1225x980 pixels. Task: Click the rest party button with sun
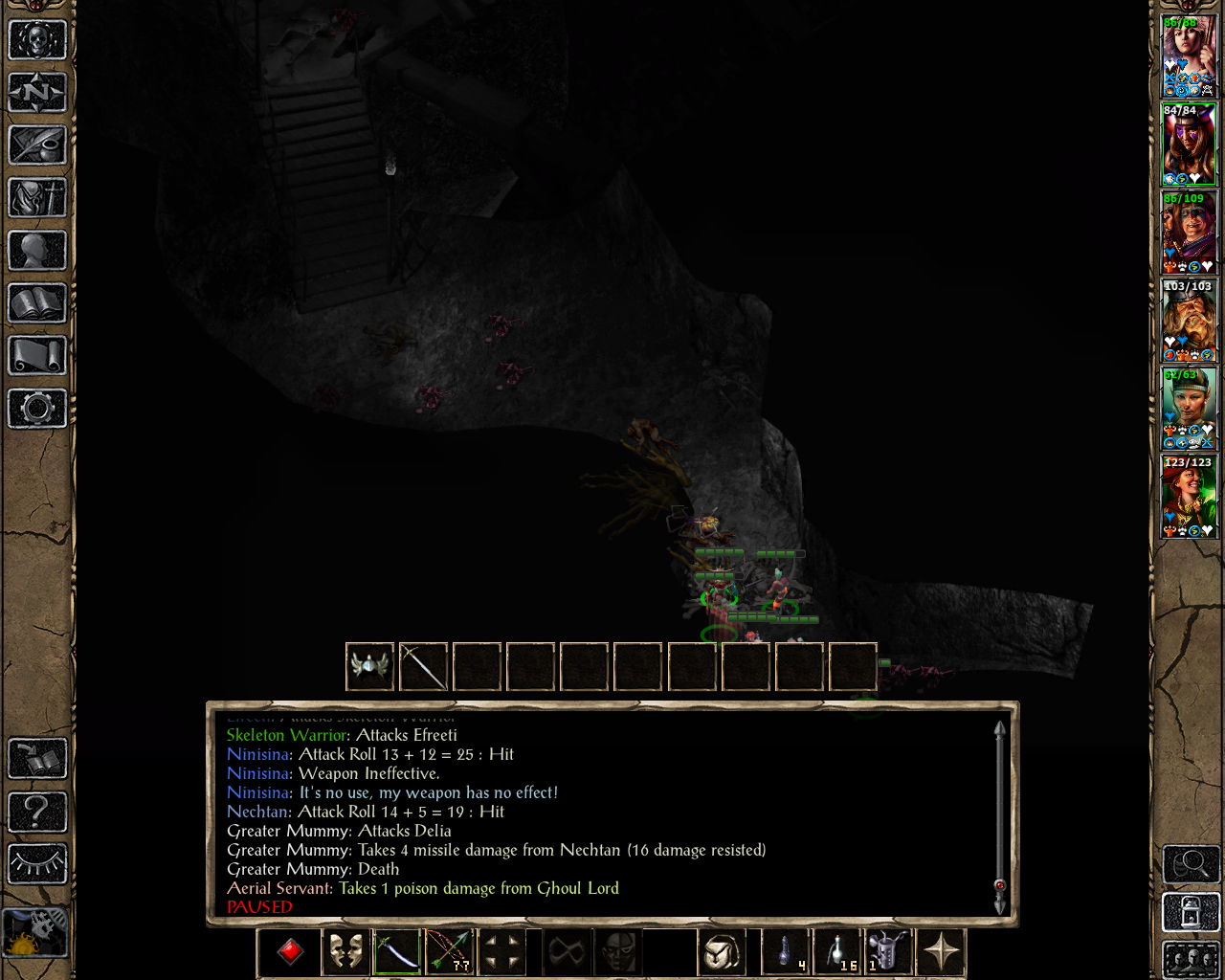[x=36, y=931]
